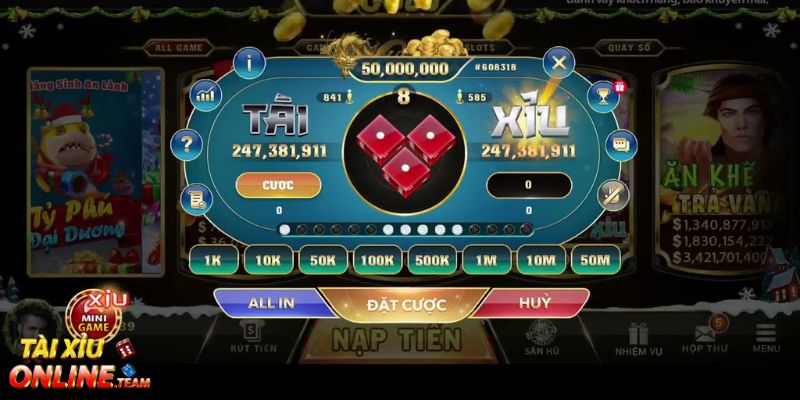Choose the 50K bet chip
Image resolution: width=800 pixels, height=400 pixels.
323,260
